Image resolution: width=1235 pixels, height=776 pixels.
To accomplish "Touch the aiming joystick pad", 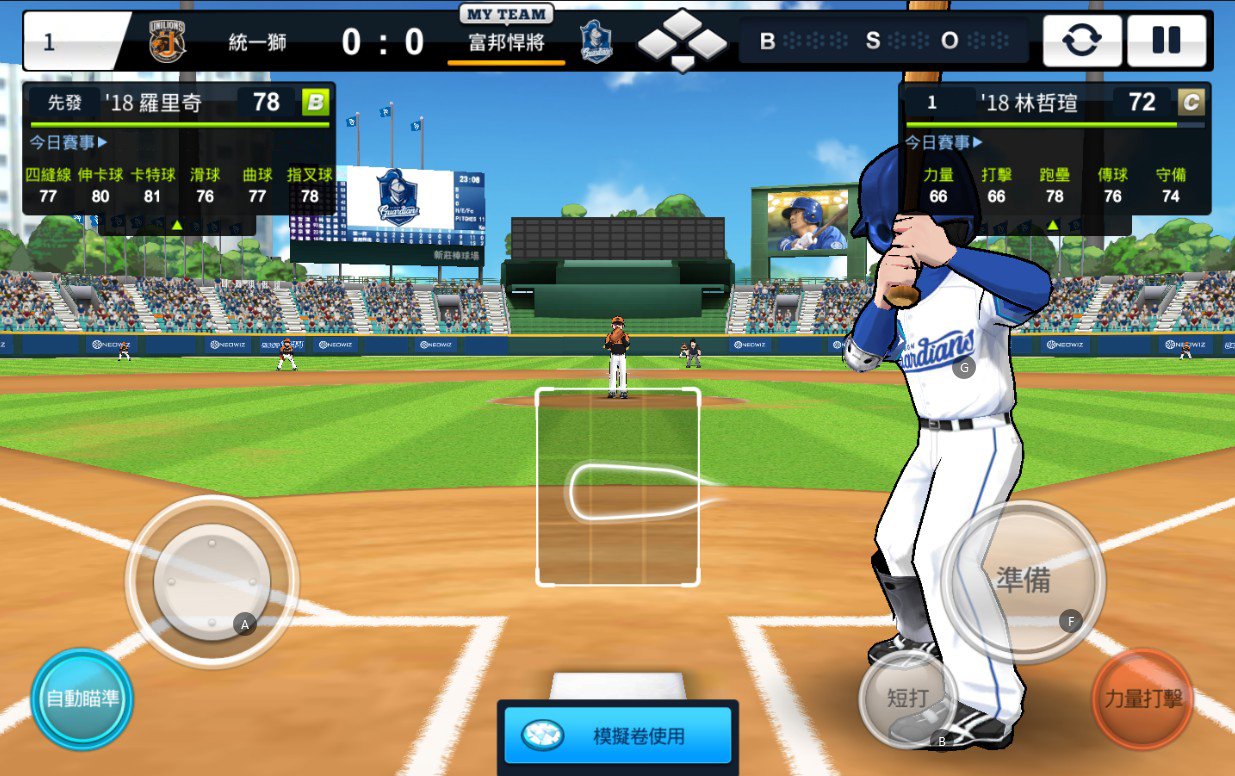I will coord(212,580).
